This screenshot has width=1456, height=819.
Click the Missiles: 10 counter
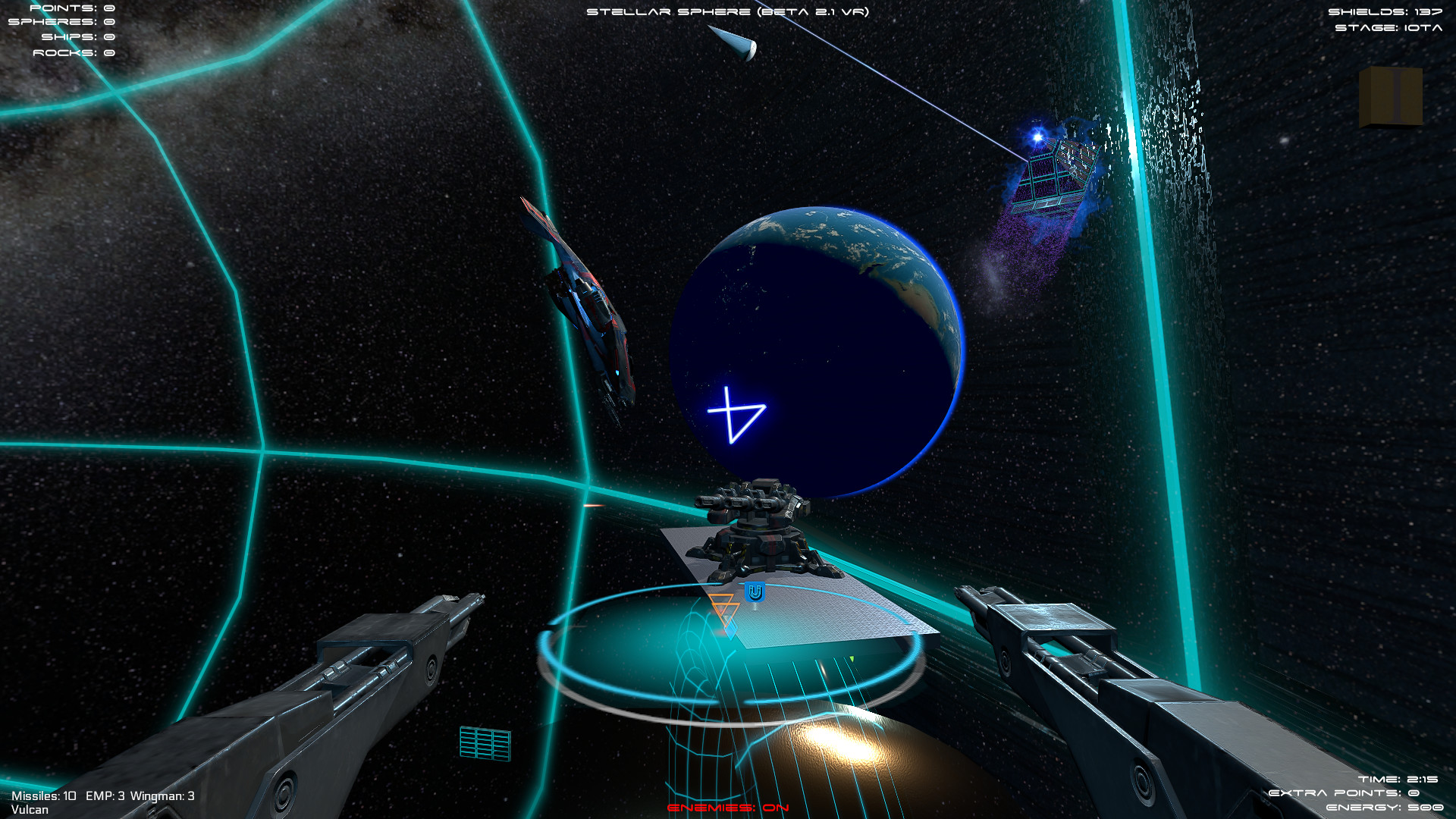[45, 796]
